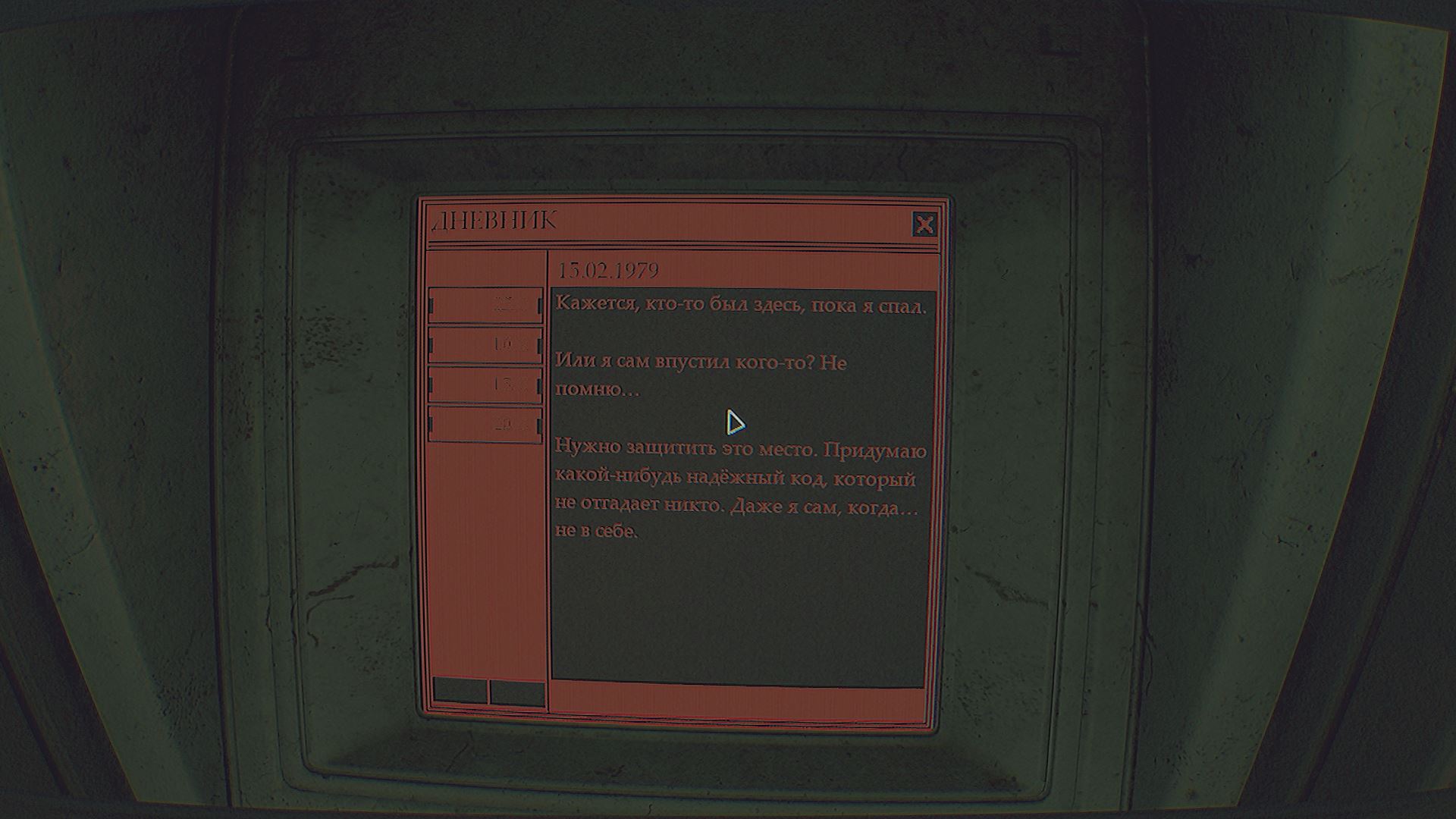Select the diary entry starting with 15

coord(485,384)
